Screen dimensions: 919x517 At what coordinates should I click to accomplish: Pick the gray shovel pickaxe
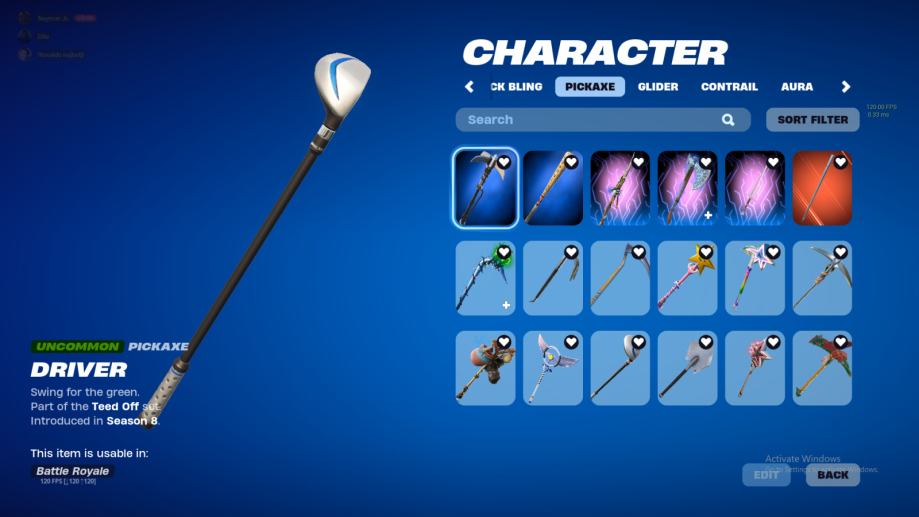click(687, 368)
